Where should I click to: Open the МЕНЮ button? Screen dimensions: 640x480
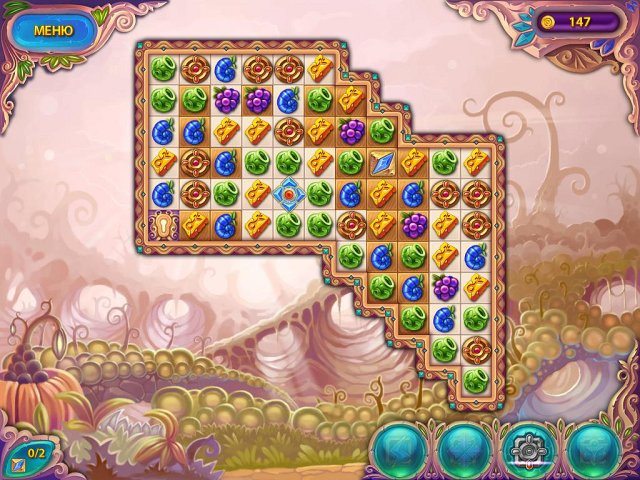(x=54, y=30)
